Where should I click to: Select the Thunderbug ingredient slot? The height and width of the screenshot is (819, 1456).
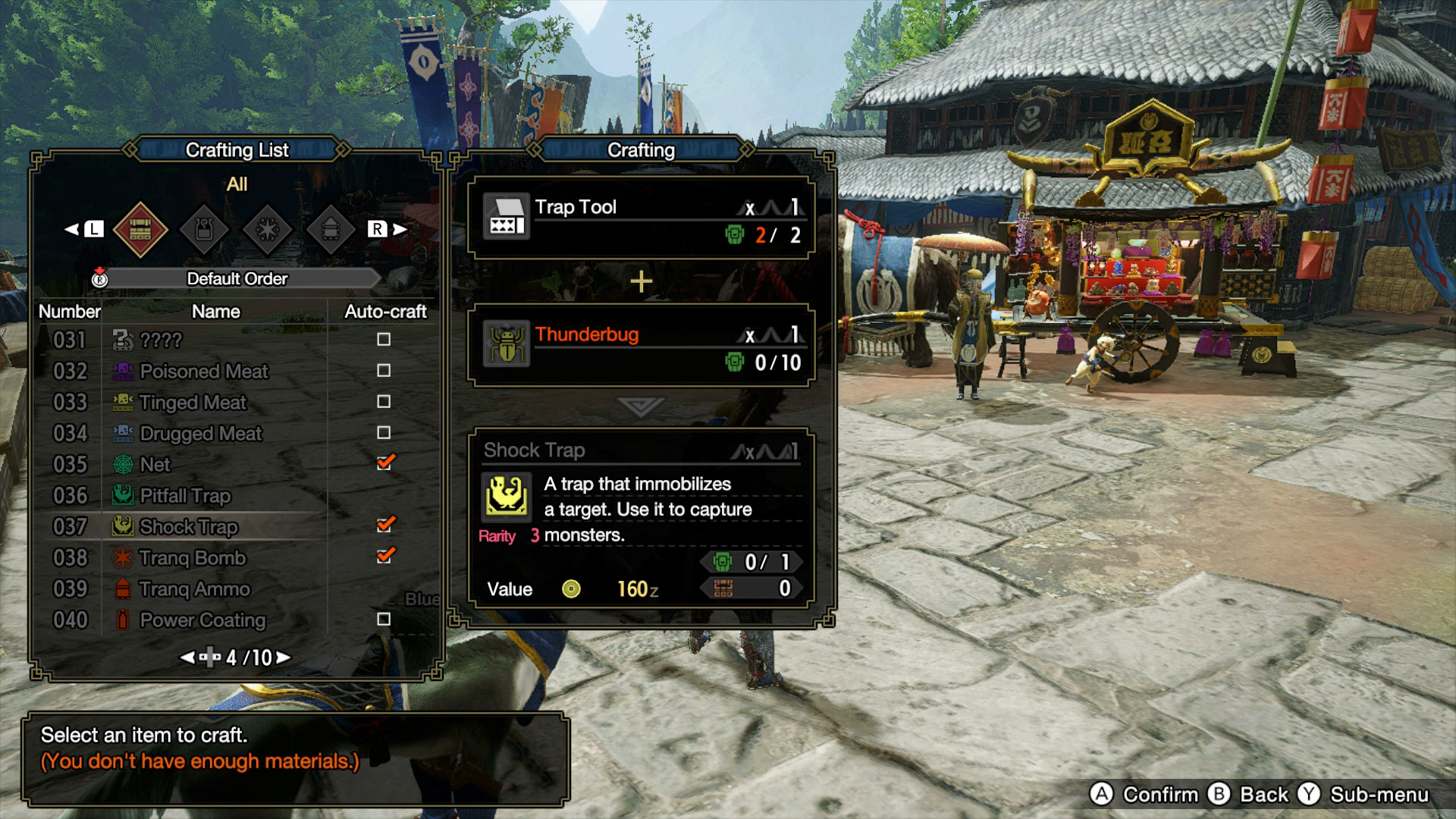point(641,347)
